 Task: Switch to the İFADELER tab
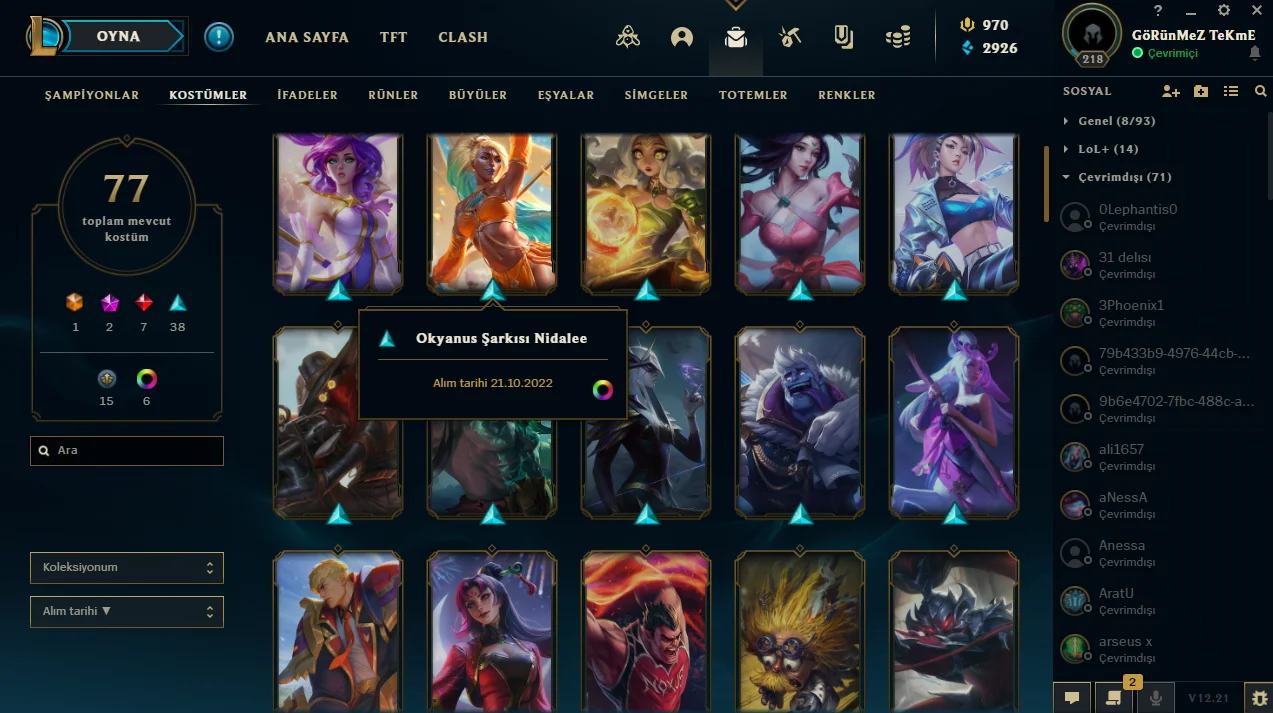click(308, 95)
